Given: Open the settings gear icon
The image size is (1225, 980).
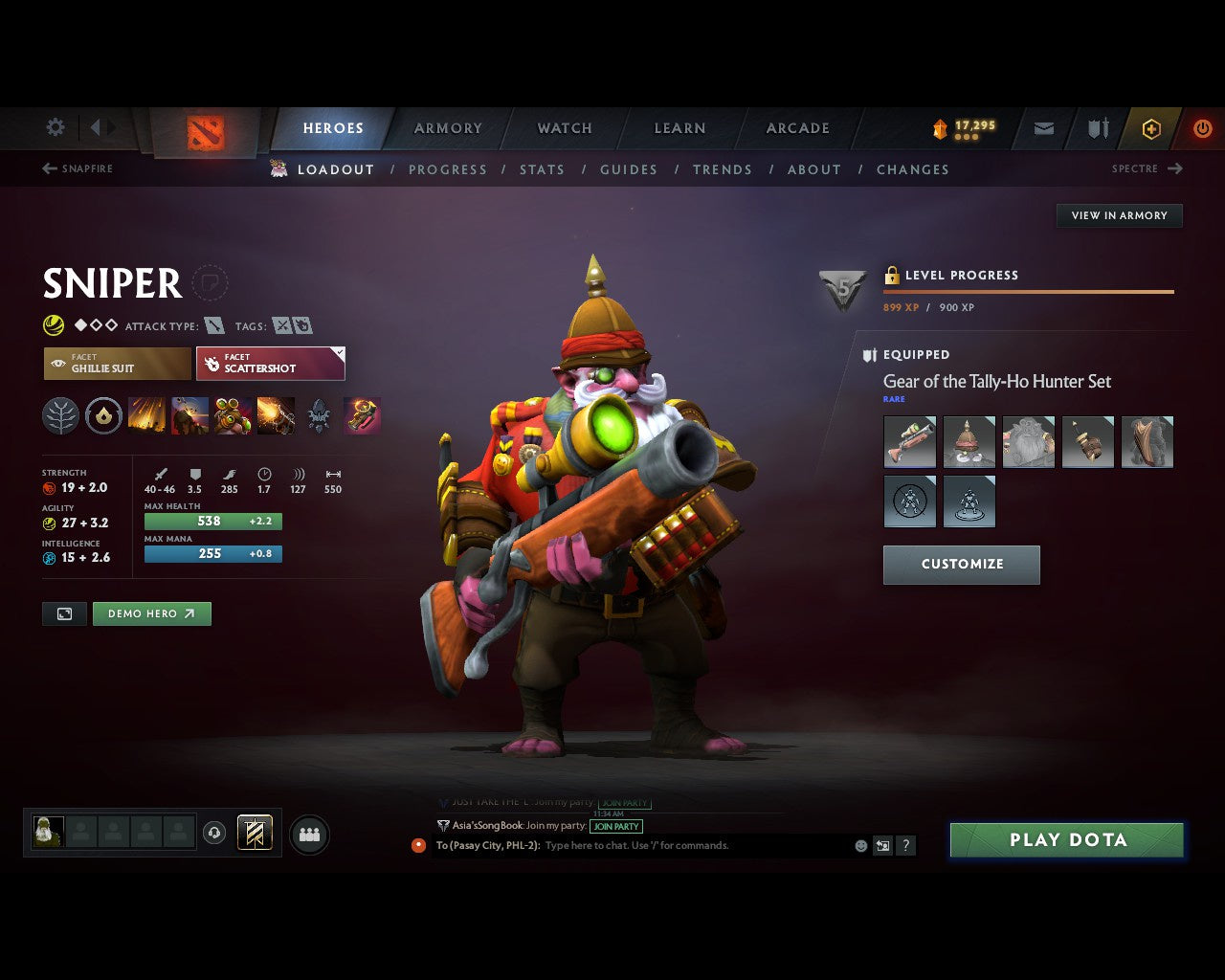Looking at the screenshot, I should click(55, 126).
